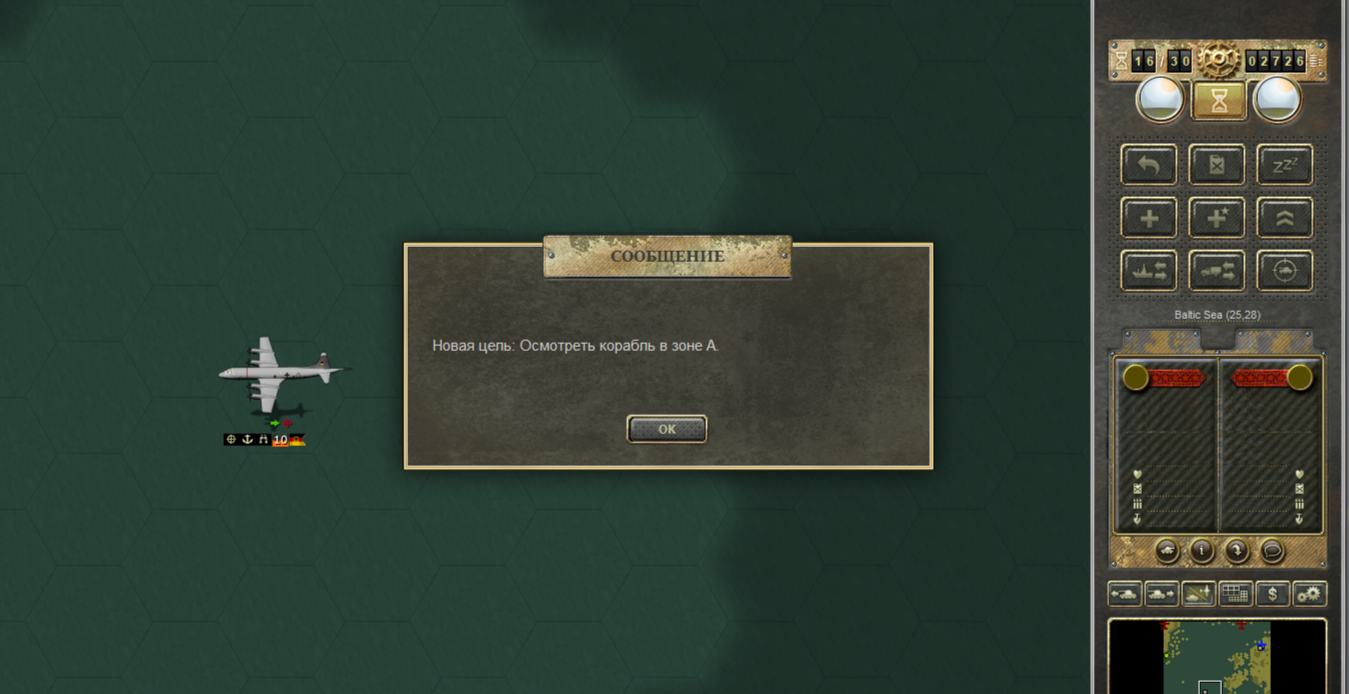Viewport: 1349px width, 694px height.
Task: Confirm the message with the OK button
Action: click(667, 429)
